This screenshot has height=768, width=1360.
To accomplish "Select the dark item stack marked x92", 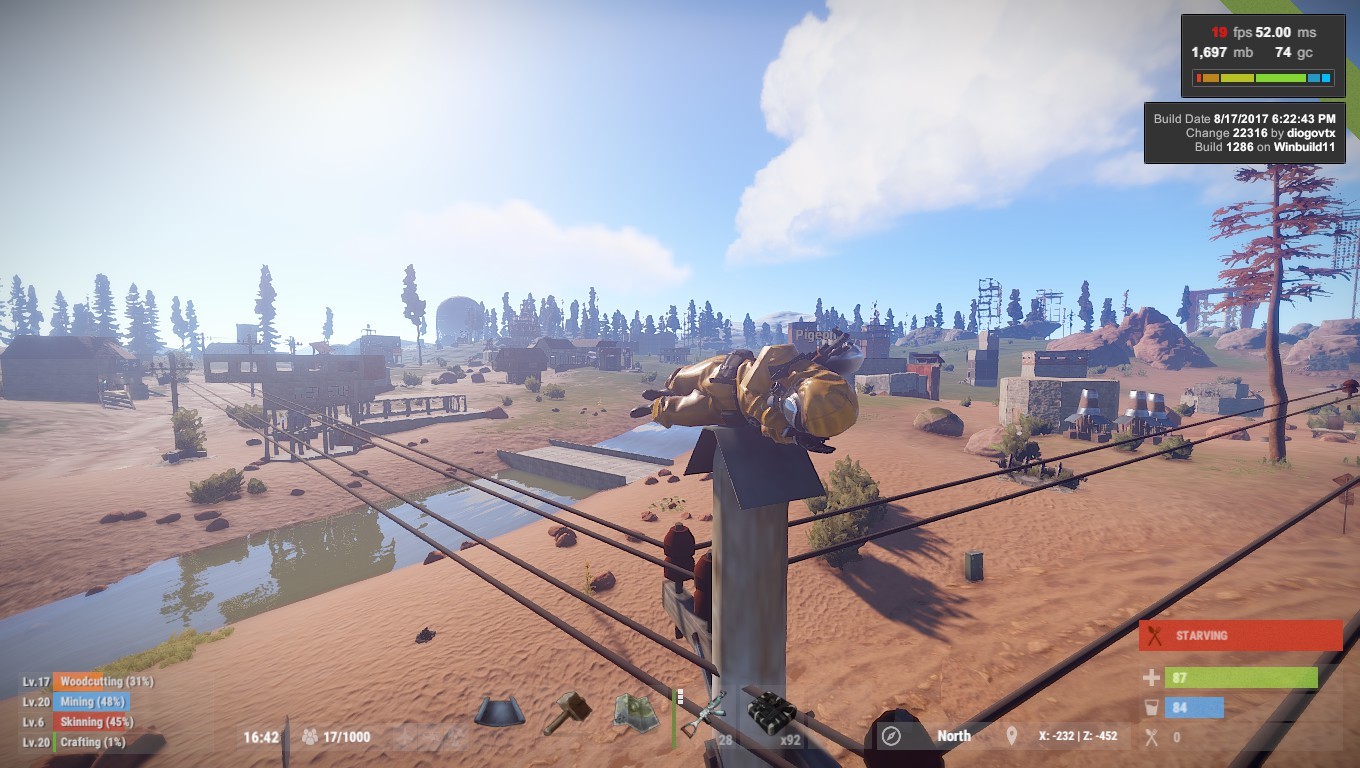I will click(772, 714).
